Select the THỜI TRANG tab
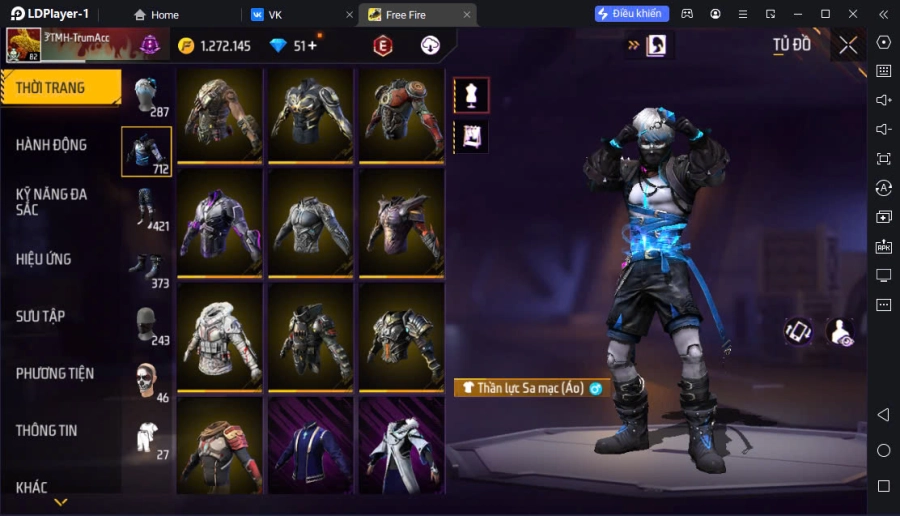 coord(51,88)
